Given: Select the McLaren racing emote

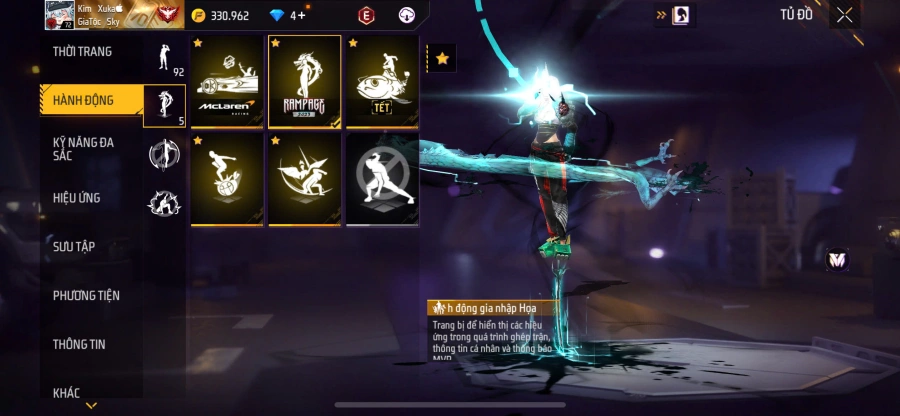Looking at the screenshot, I should [227, 82].
